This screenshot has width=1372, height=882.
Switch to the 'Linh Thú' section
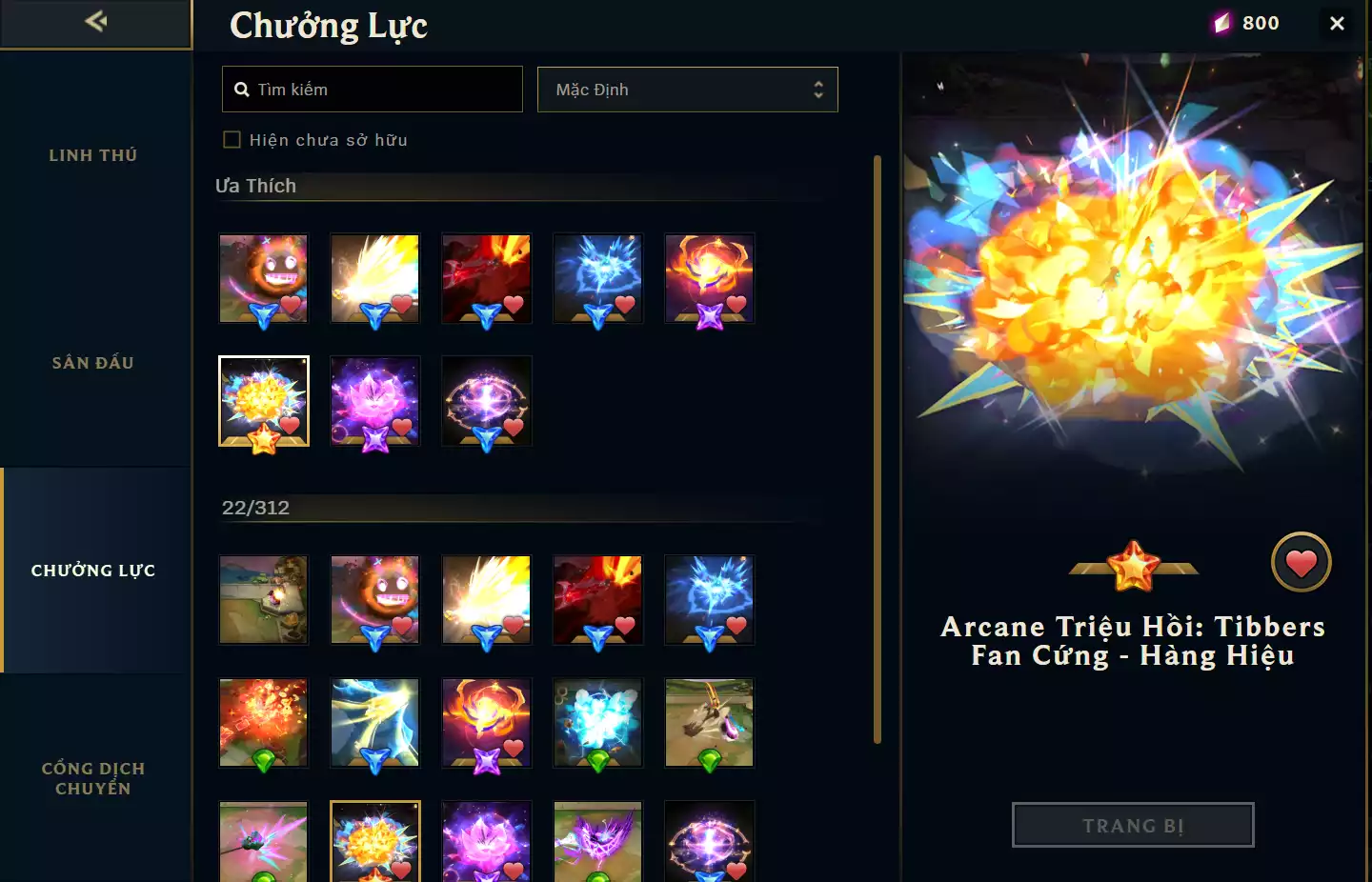(92, 154)
